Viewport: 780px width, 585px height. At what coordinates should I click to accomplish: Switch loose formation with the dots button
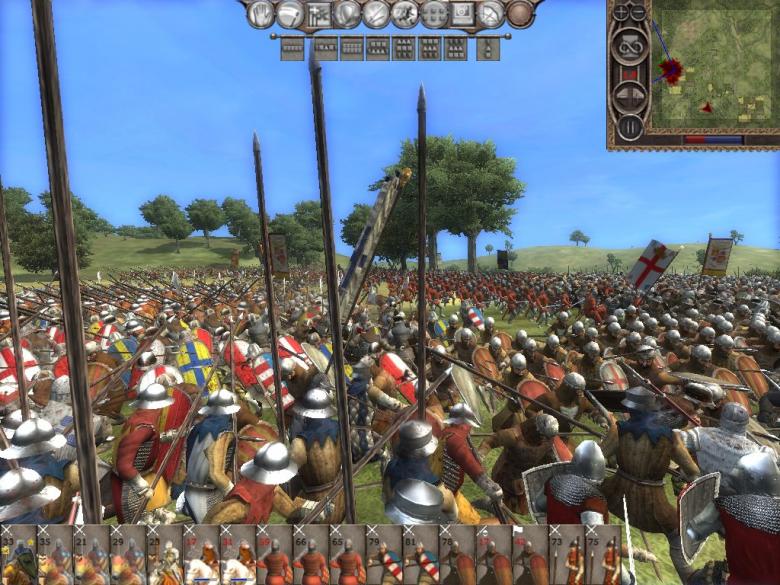point(434,14)
